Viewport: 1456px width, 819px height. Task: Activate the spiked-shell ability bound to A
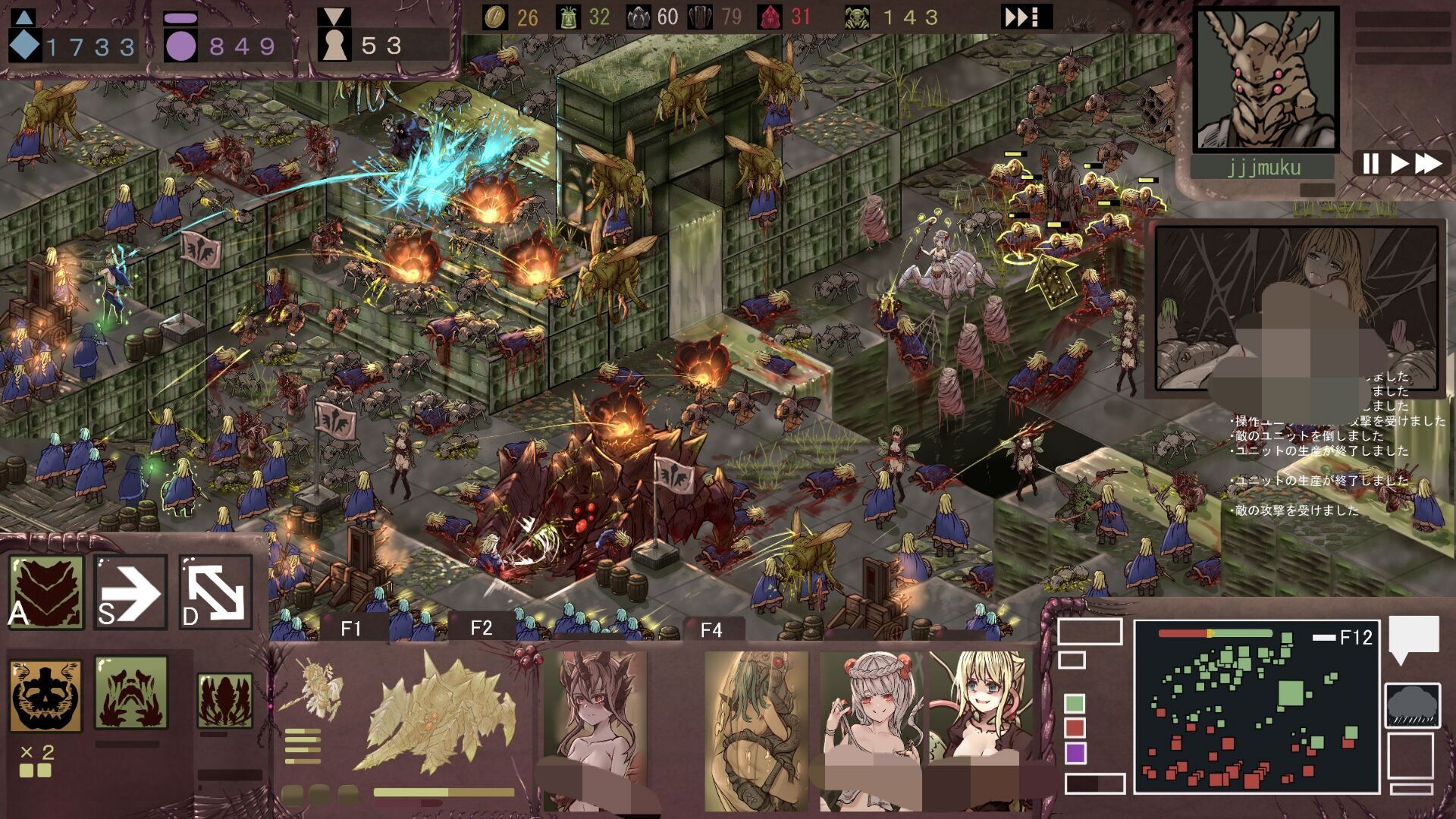pos(46,592)
